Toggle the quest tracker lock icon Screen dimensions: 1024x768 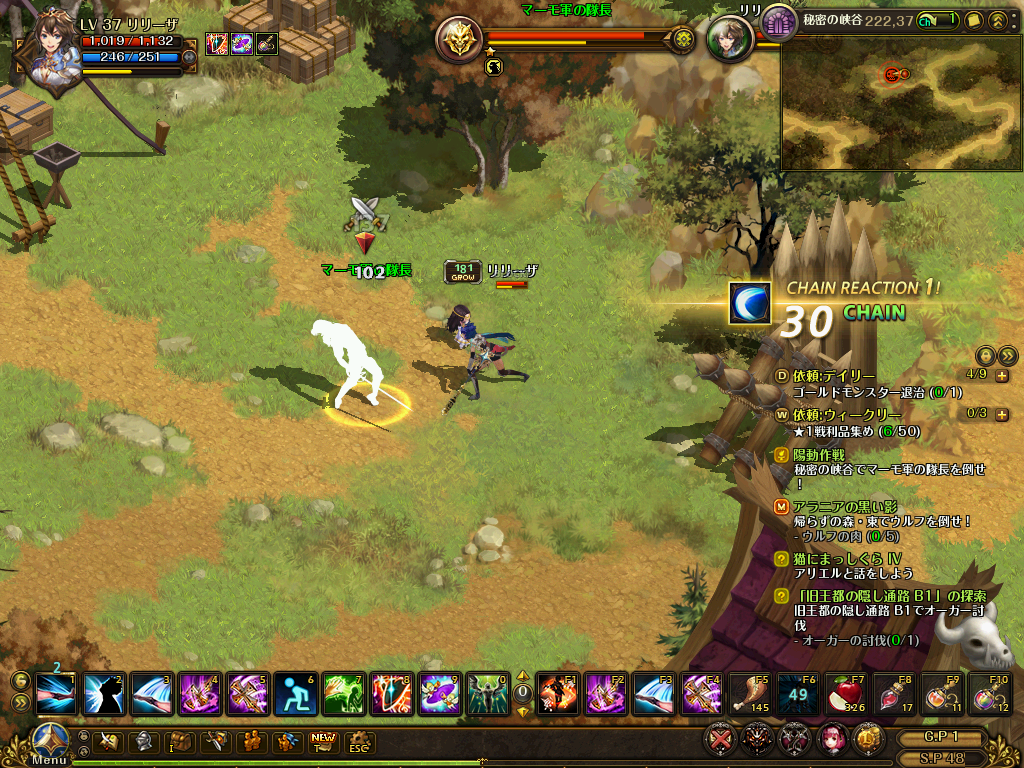(985, 355)
